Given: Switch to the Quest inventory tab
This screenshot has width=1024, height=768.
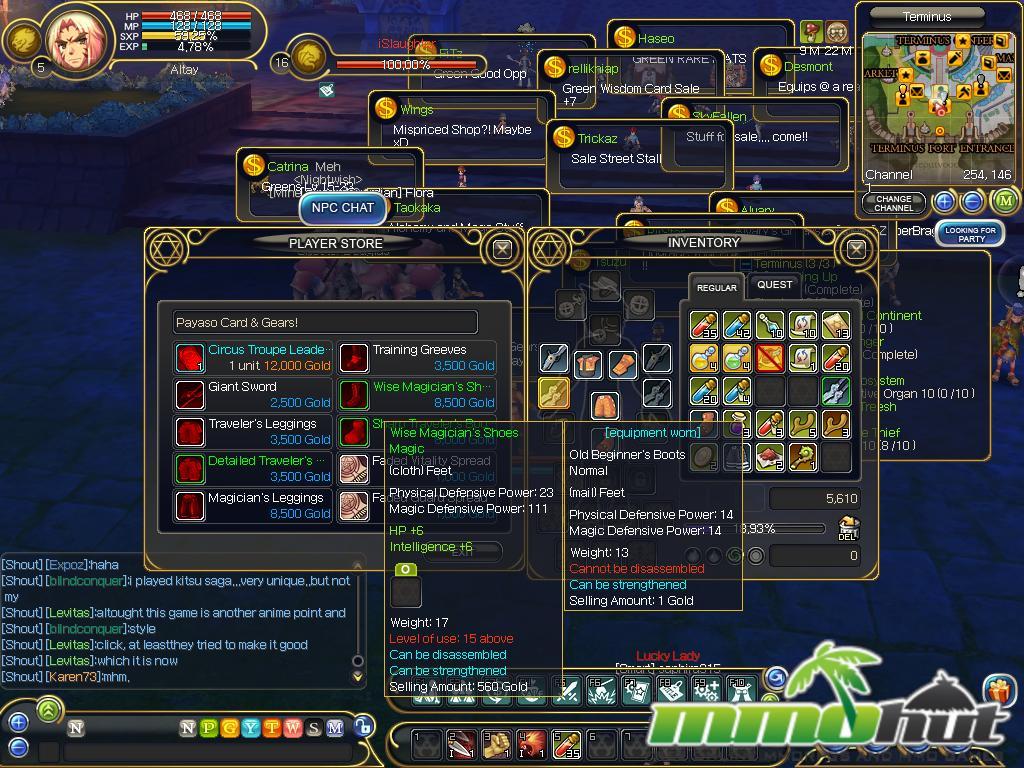Looking at the screenshot, I should tap(774, 285).
